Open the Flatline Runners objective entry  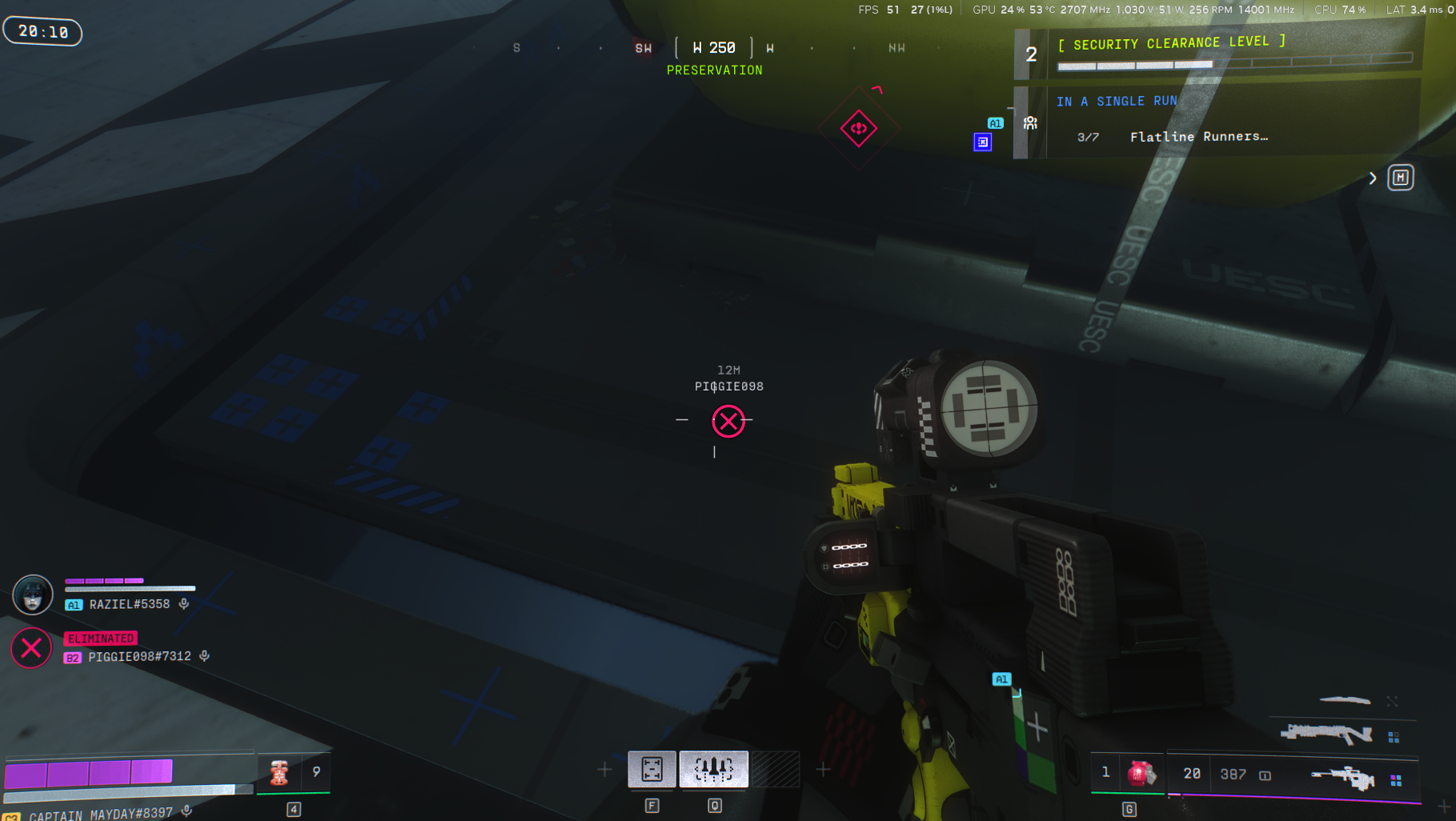coord(1198,137)
